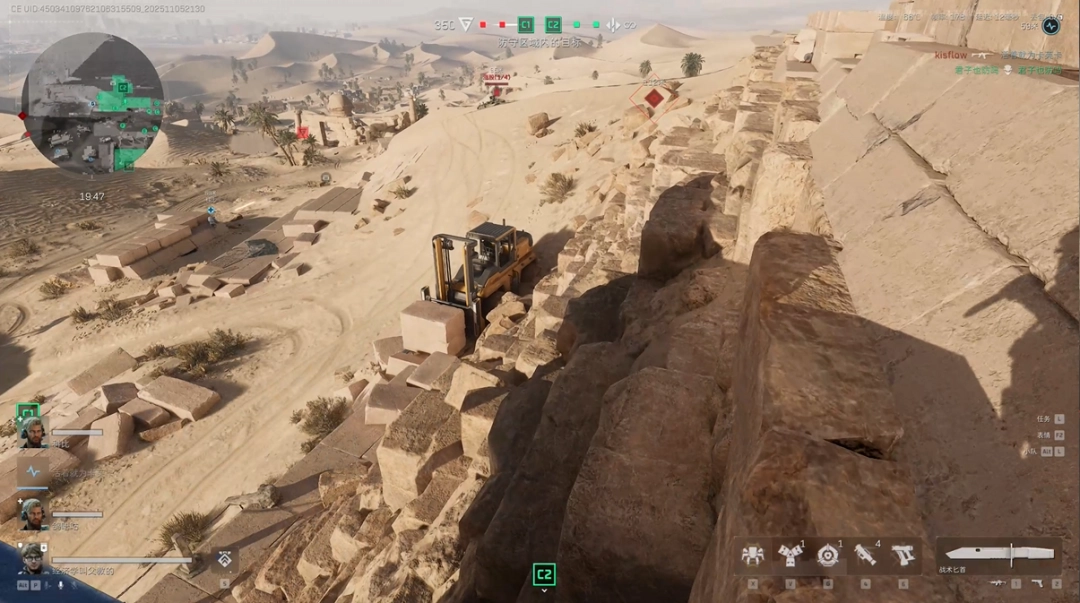This screenshot has width=1080, height=603.
Task: Select the C1 objective marker
Action: pos(526,25)
